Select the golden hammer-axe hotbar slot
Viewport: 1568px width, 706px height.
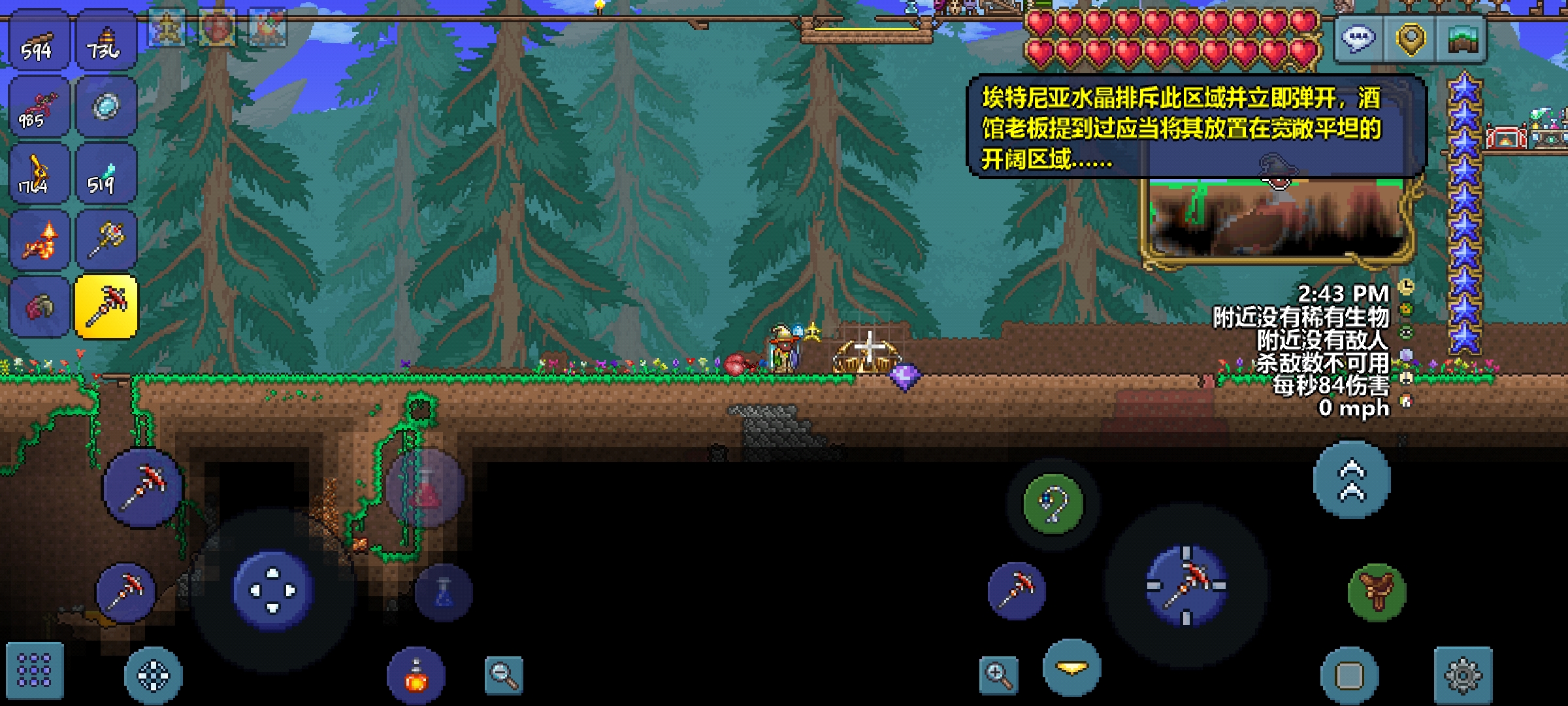(106, 241)
